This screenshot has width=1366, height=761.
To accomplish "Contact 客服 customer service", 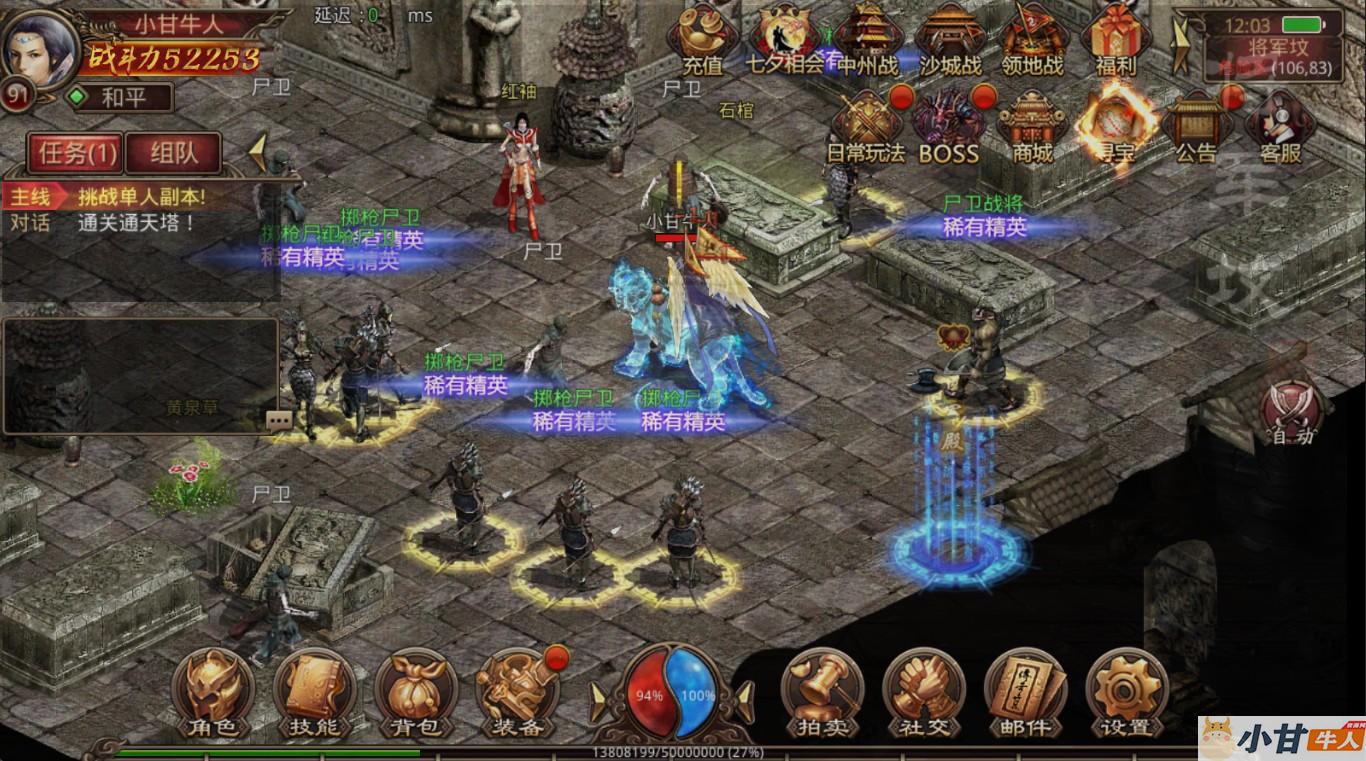I will click(x=1280, y=127).
